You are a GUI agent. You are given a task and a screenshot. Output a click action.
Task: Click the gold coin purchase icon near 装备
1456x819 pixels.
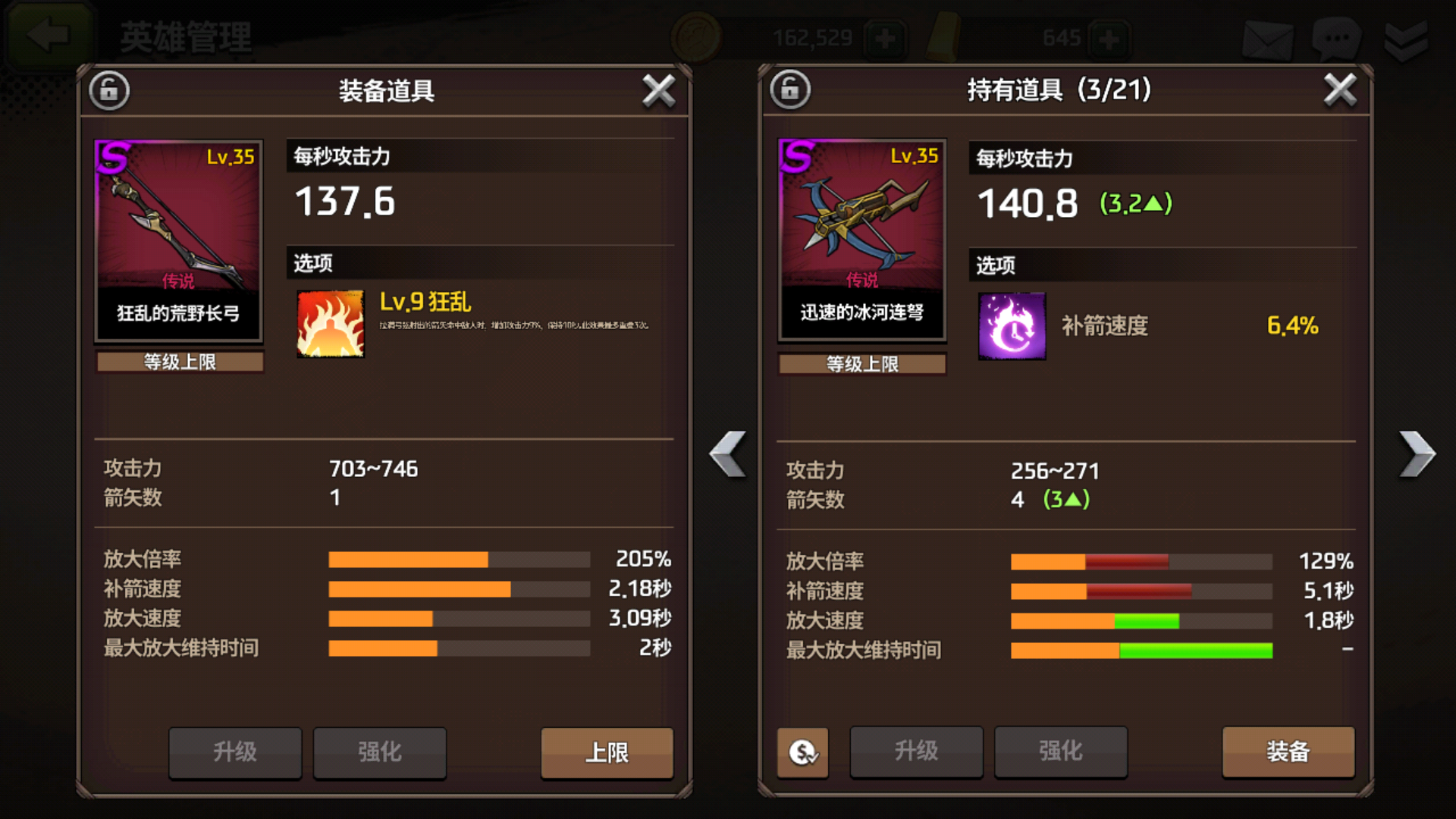(x=802, y=752)
